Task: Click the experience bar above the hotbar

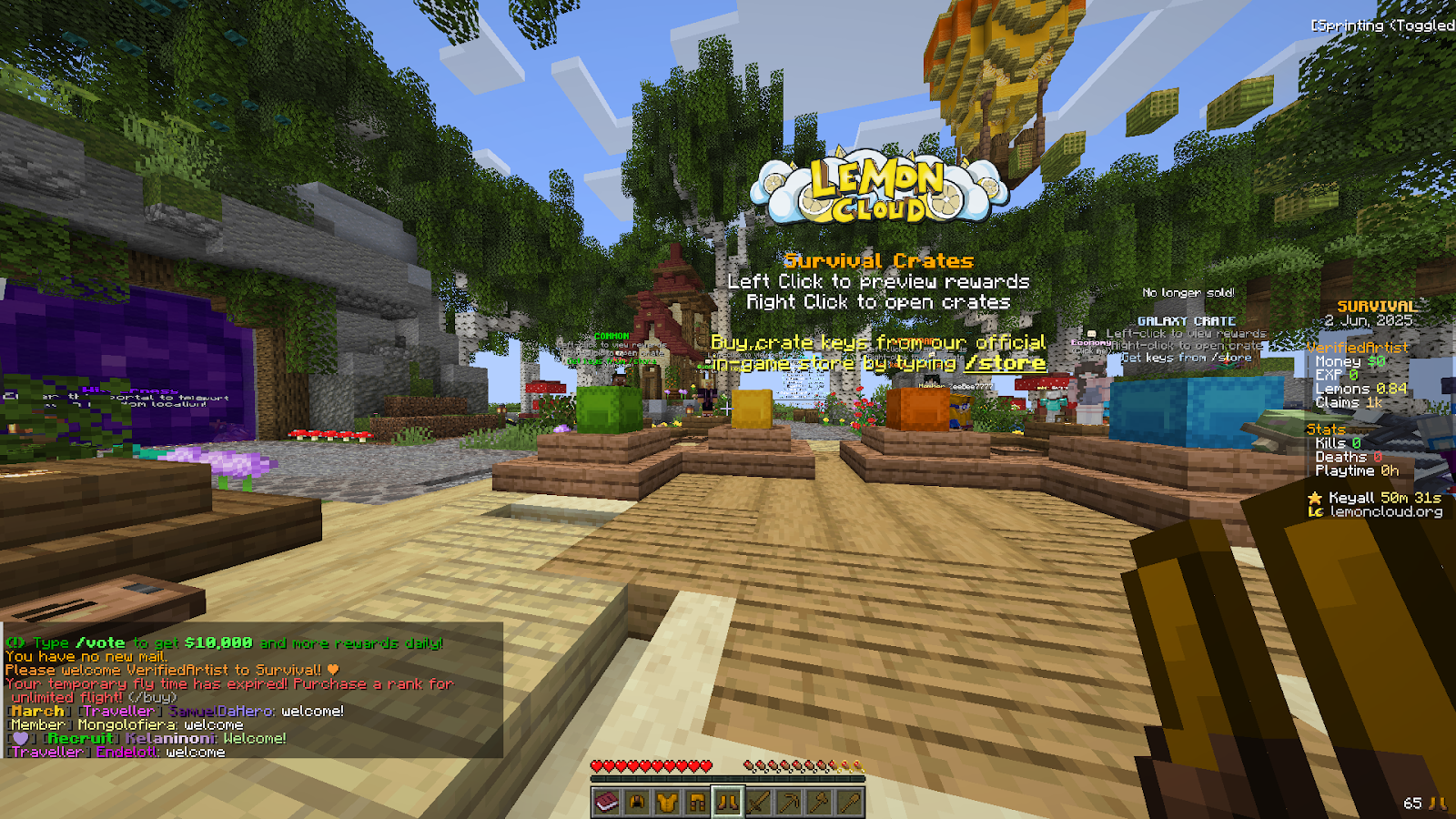Action: 728,778
